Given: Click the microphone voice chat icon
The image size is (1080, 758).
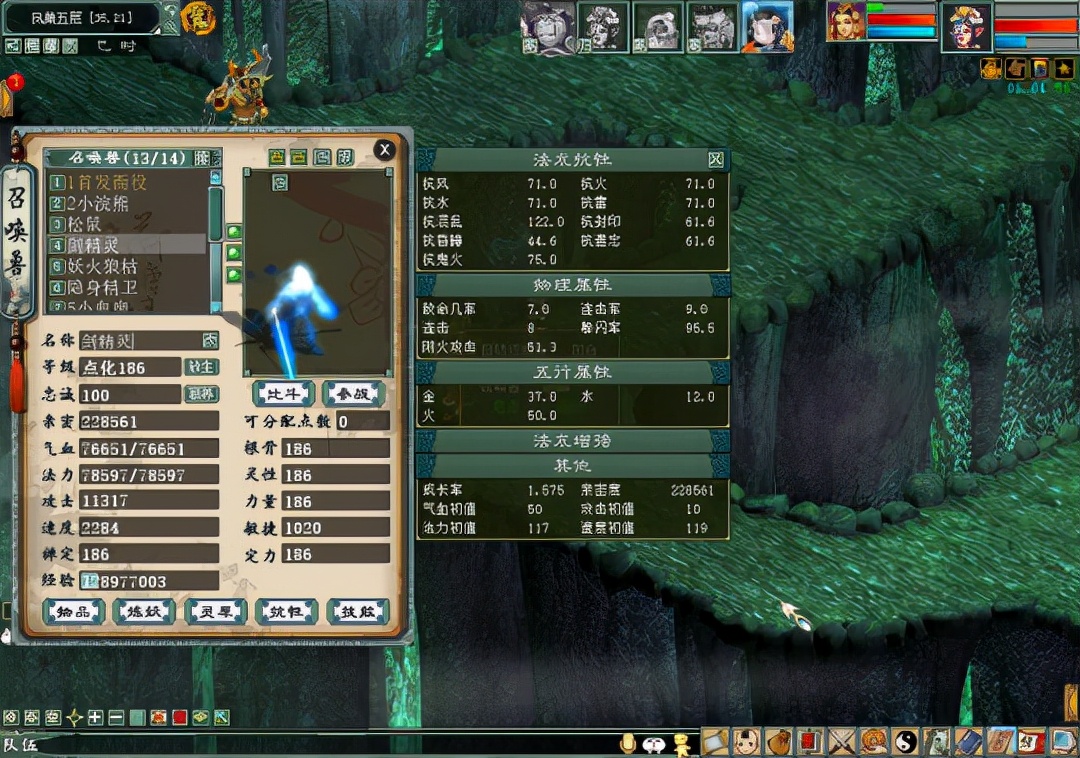Looking at the screenshot, I should tap(629, 743).
